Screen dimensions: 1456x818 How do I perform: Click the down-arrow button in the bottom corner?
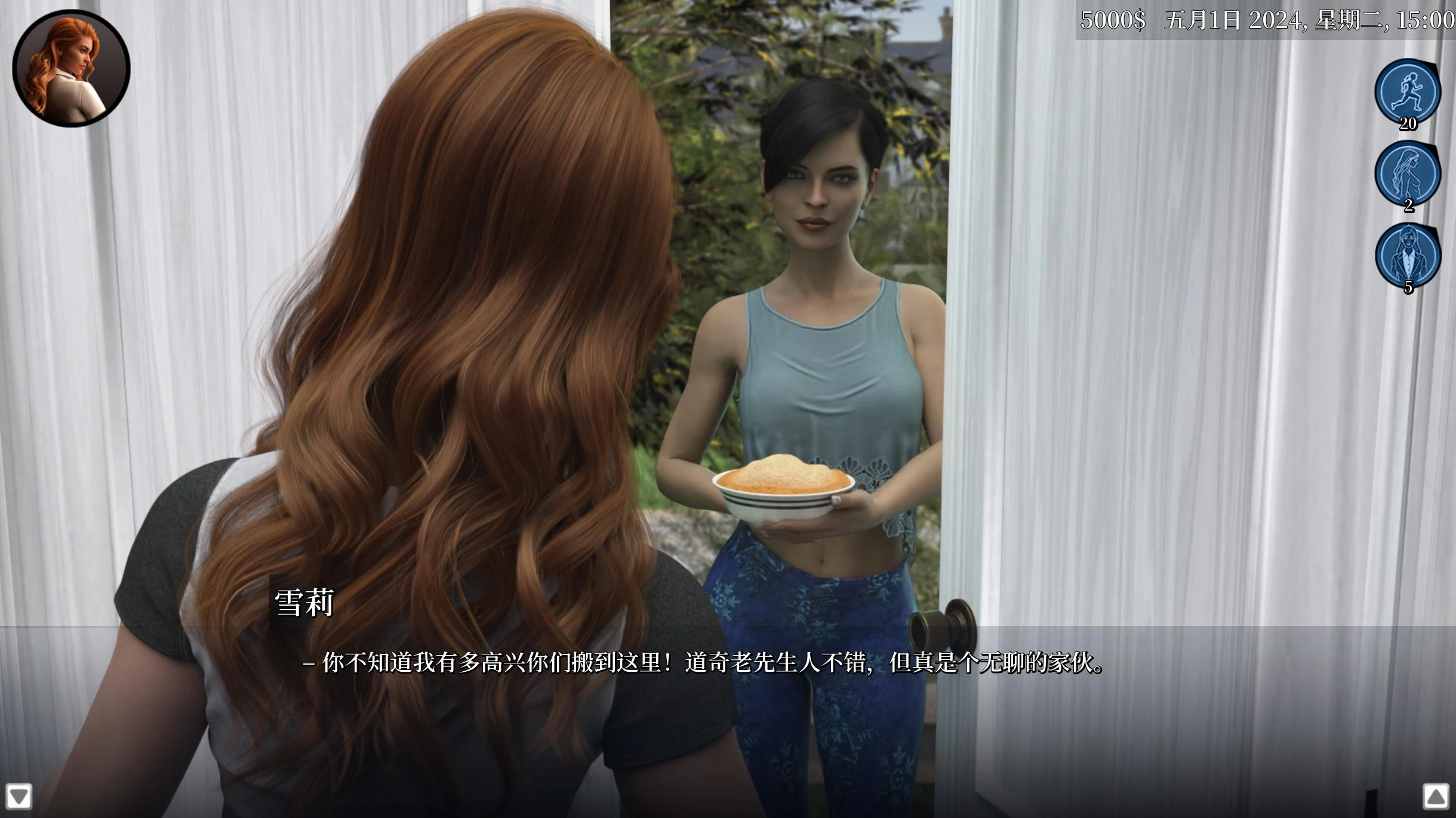19,797
